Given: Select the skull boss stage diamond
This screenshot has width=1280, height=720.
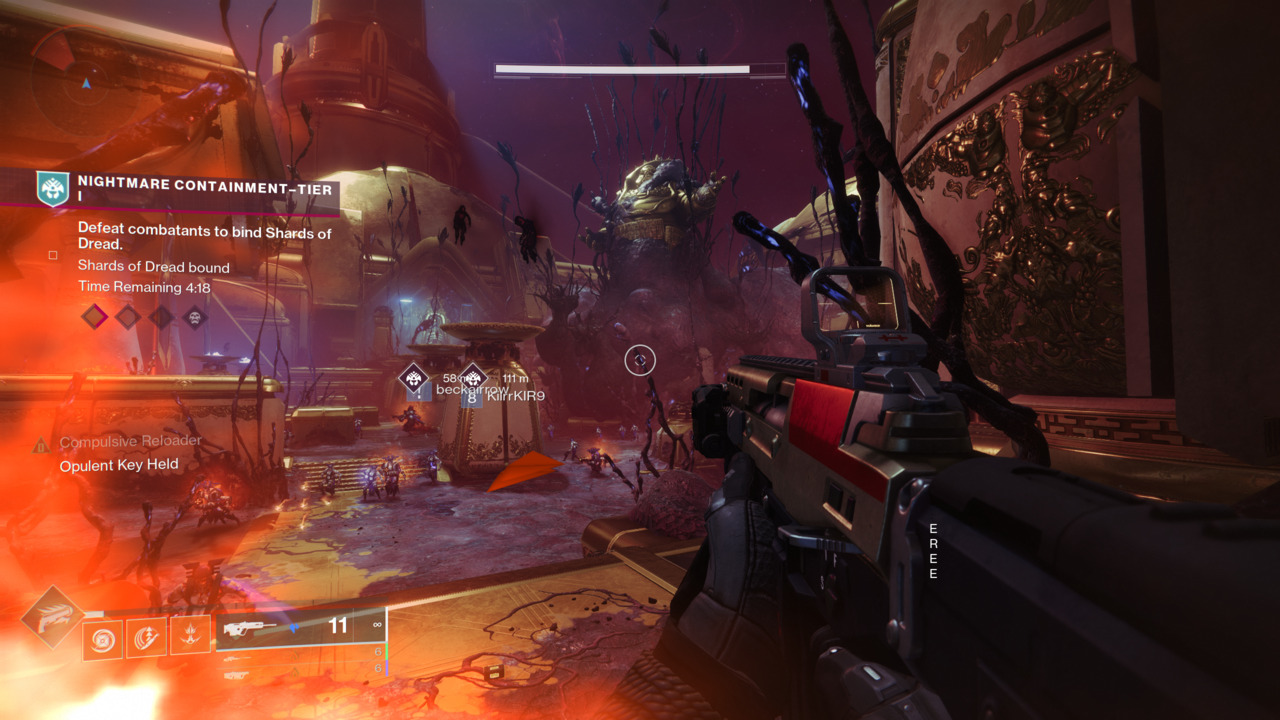Looking at the screenshot, I should pyautogui.click(x=195, y=318).
